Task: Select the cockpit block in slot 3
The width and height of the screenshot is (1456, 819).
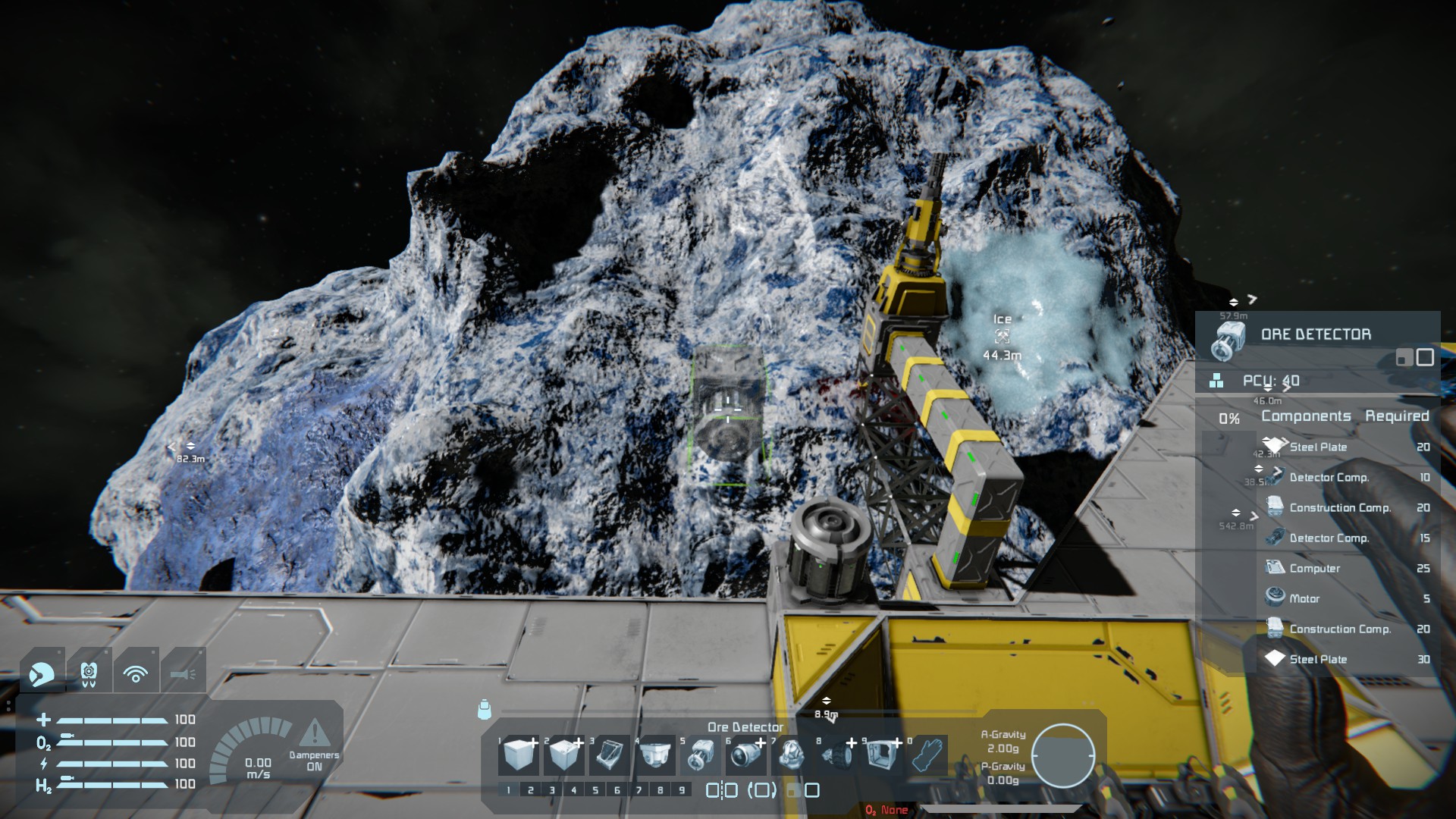Action: pos(609,755)
